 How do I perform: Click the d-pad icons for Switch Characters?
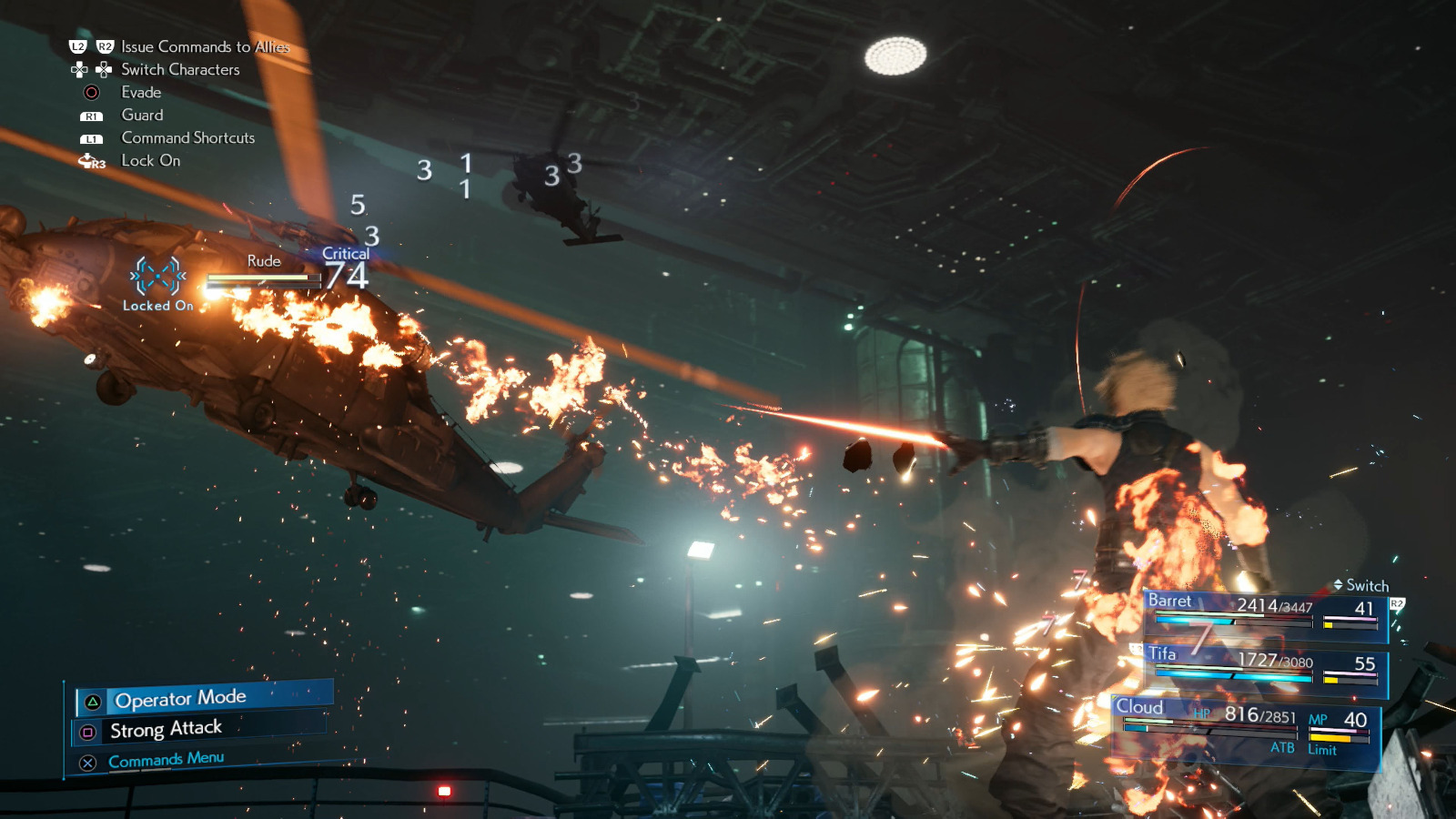pyautogui.click(x=92, y=69)
